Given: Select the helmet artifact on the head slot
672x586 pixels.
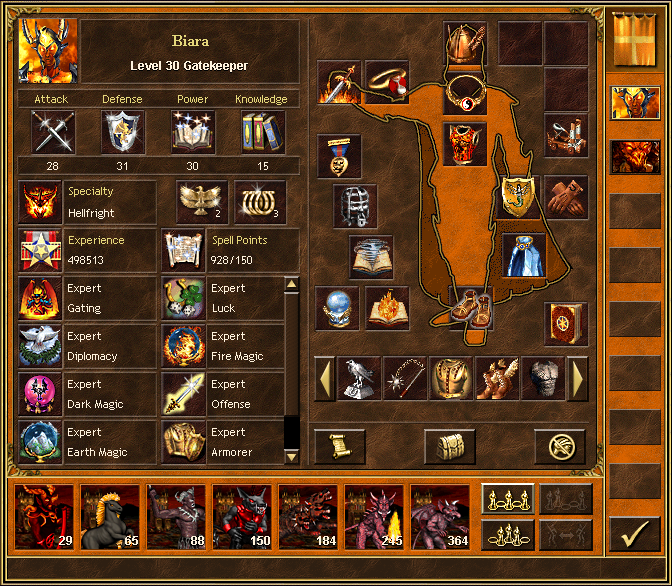Looking at the screenshot, I should [465, 43].
